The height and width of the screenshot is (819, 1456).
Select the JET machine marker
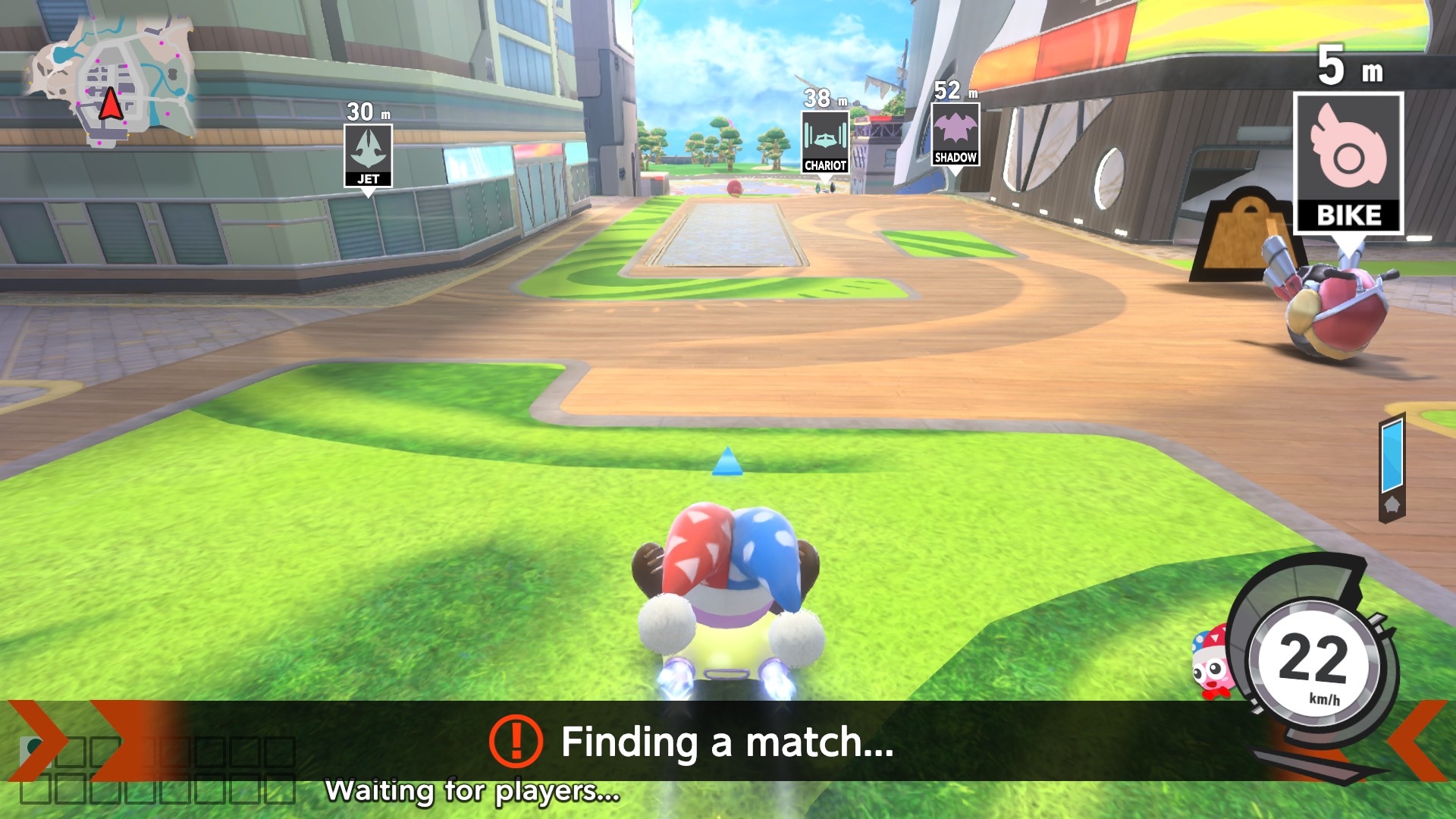tap(368, 155)
